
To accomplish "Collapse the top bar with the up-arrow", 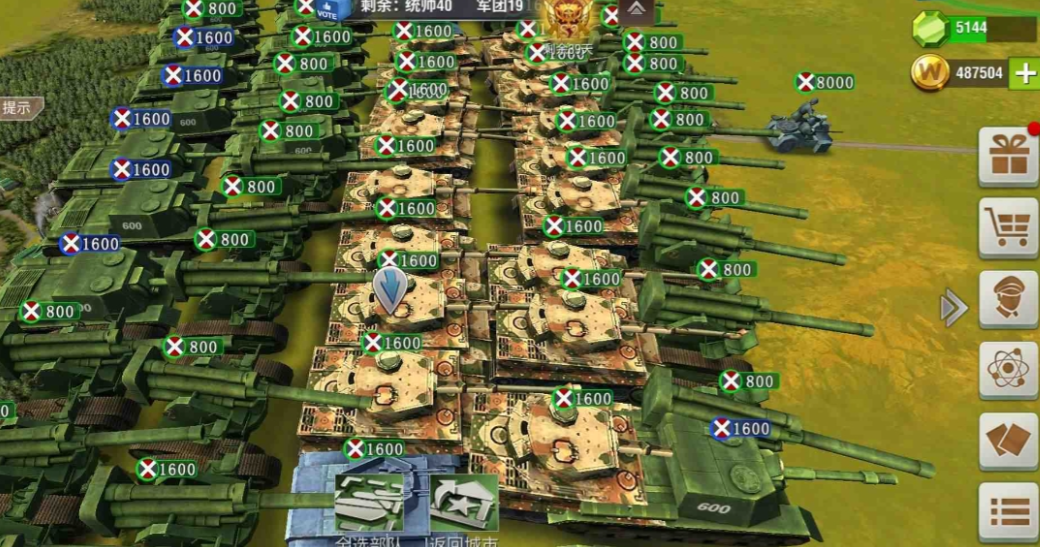I will [x=636, y=11].
